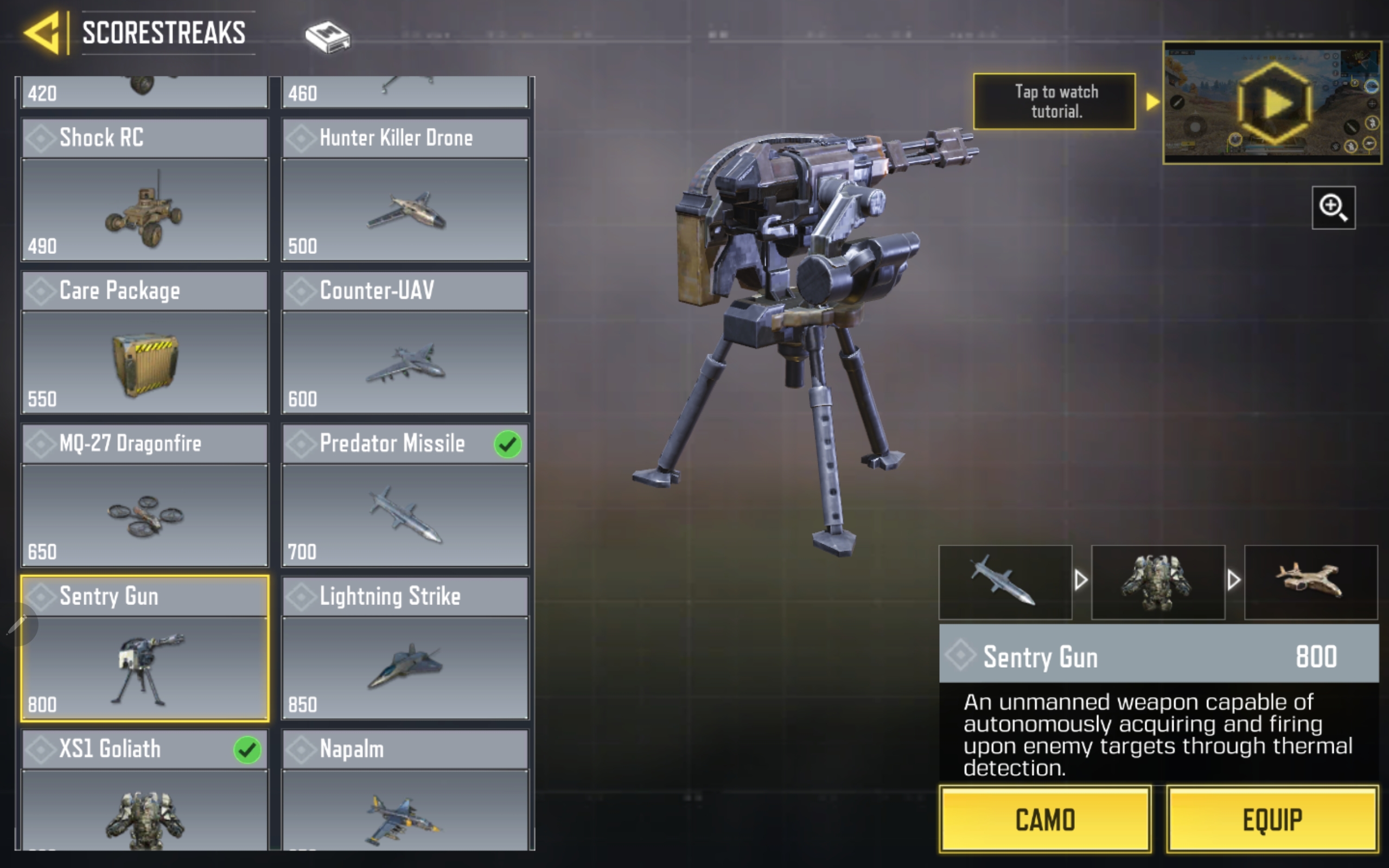Choose the Hunter Killer Drone tile
This screenshot has height=868, width=1389.
tap(405, 189)
